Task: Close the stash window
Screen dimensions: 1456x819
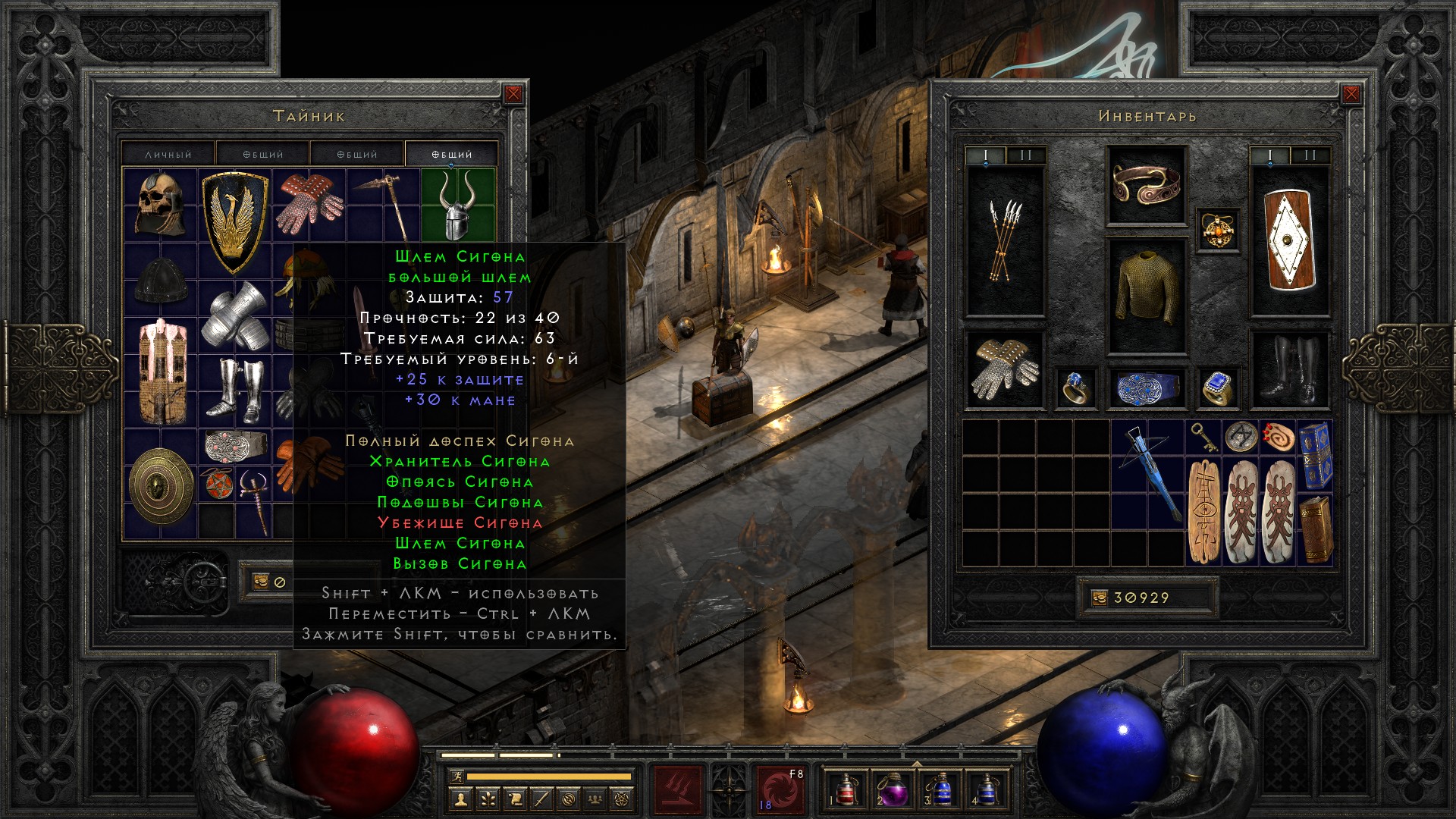Action: 513,94
